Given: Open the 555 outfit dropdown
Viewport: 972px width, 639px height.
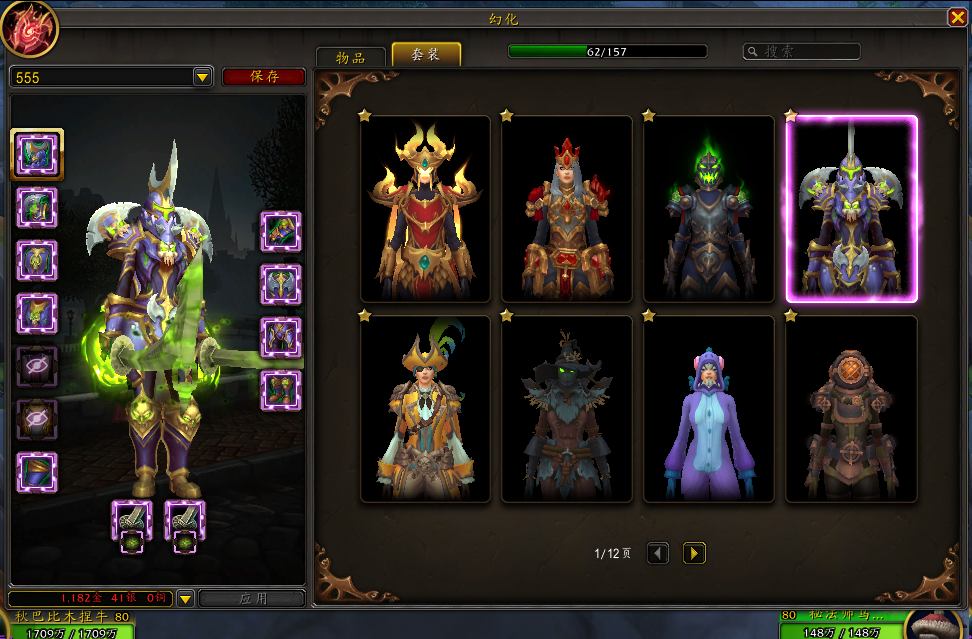Looking at the screenshot, I should pyautogui.click(x=202, y=77).
